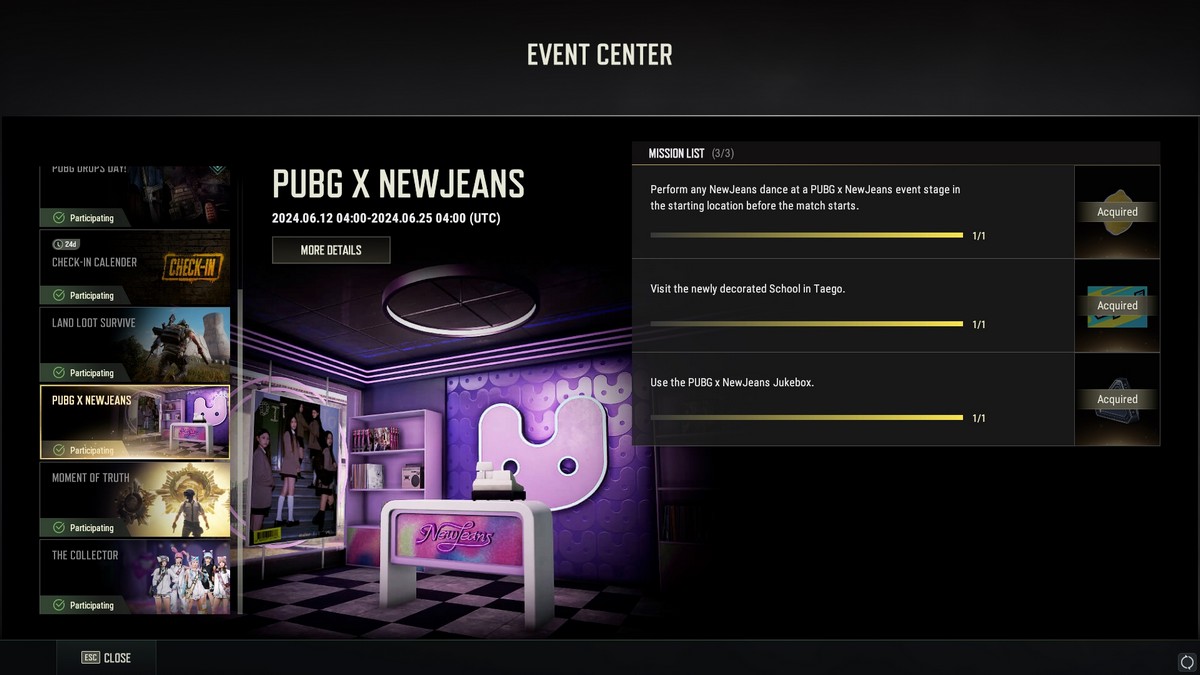Open the Check-In Calender event
Viewport: 1200px width, 675px height.
pos(135,267)
